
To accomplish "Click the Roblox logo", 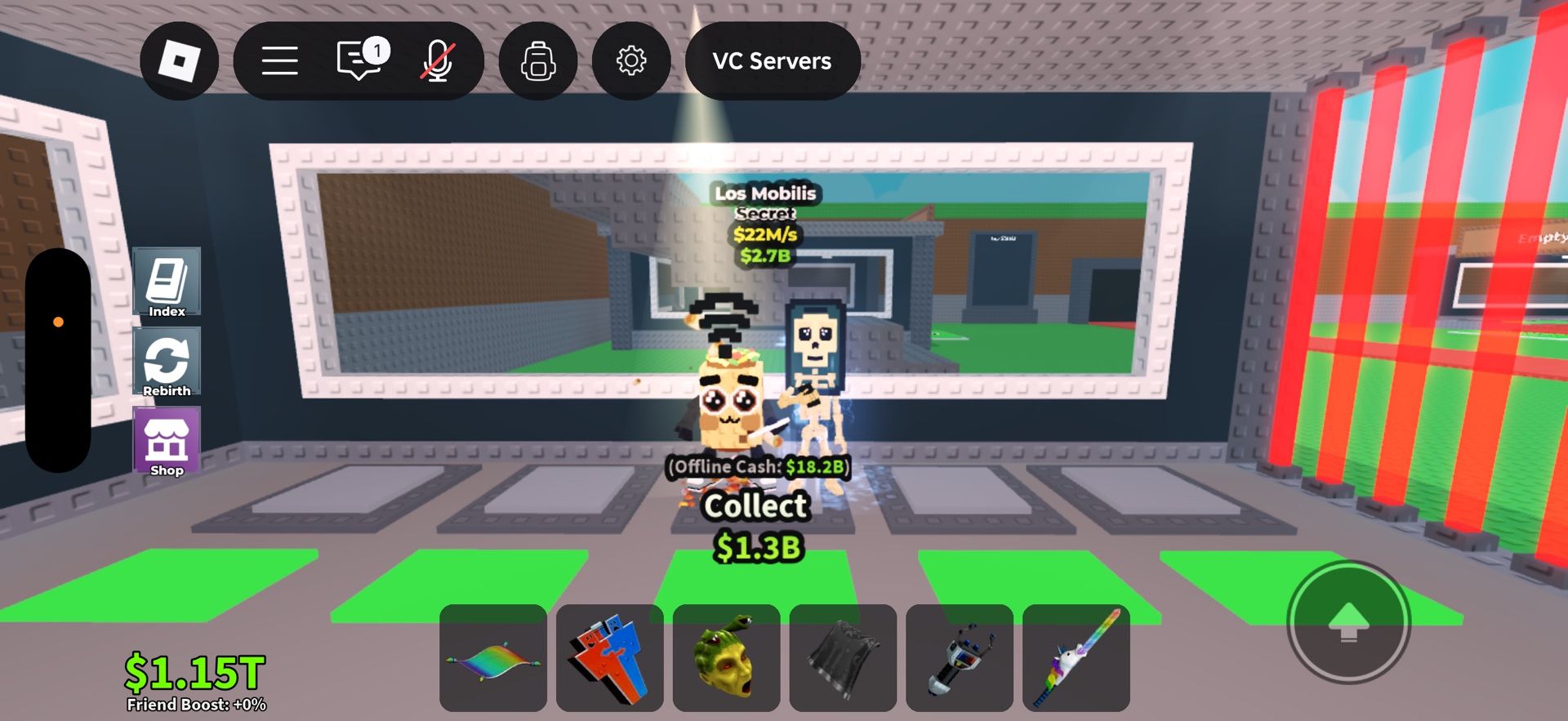I will pyautogui.click(x=179, y=61).
